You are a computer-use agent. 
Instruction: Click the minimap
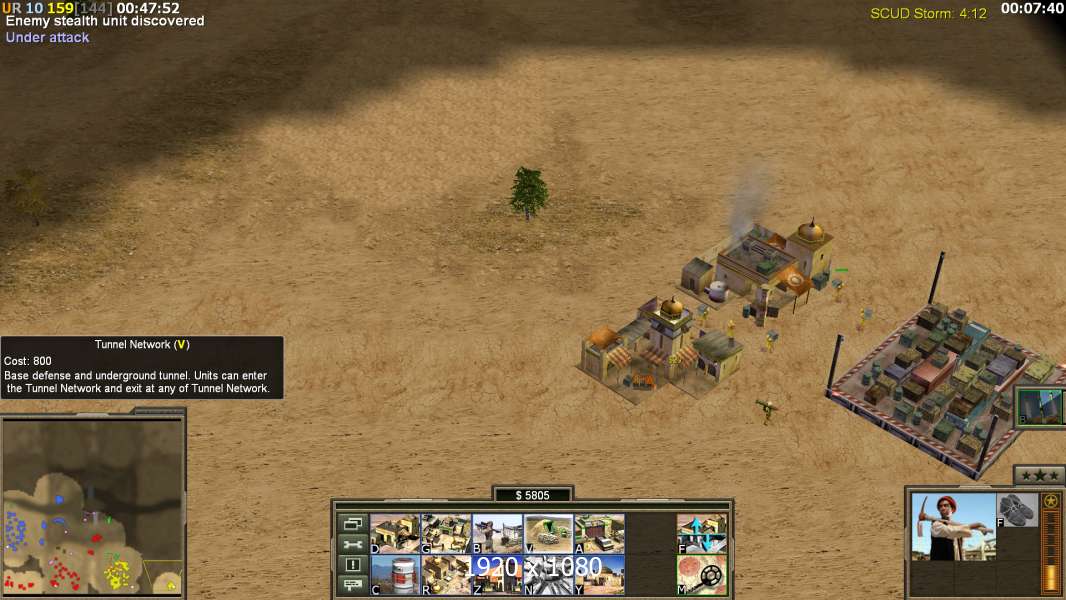(92, 503)
